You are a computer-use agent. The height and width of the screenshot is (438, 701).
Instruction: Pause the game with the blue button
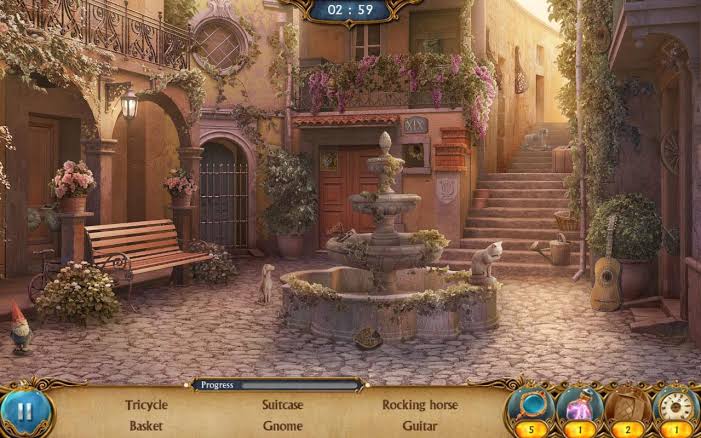pyautogui.click(x=24, y=411)
